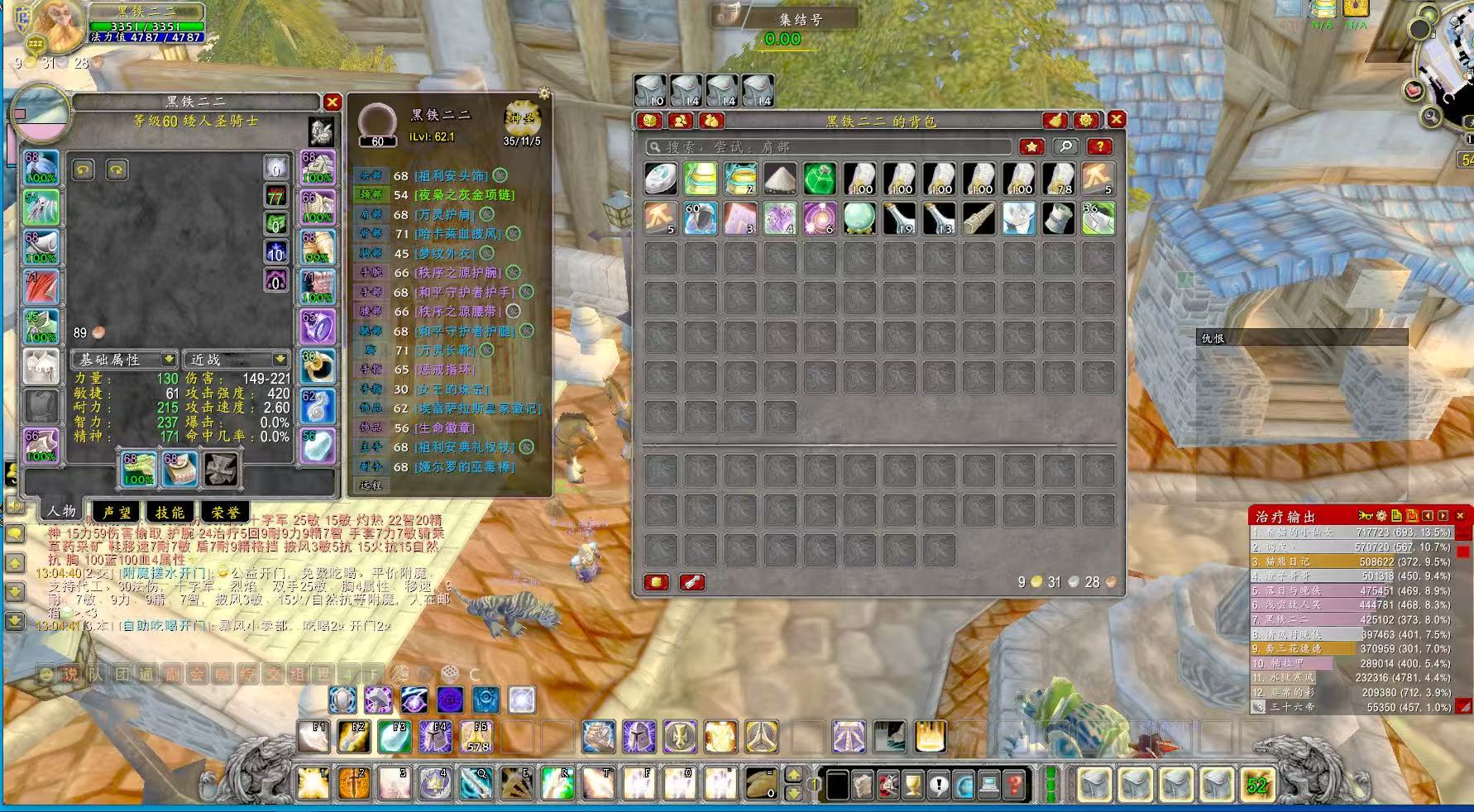
Task: Click the bag search field
Action: pos(829,147)
